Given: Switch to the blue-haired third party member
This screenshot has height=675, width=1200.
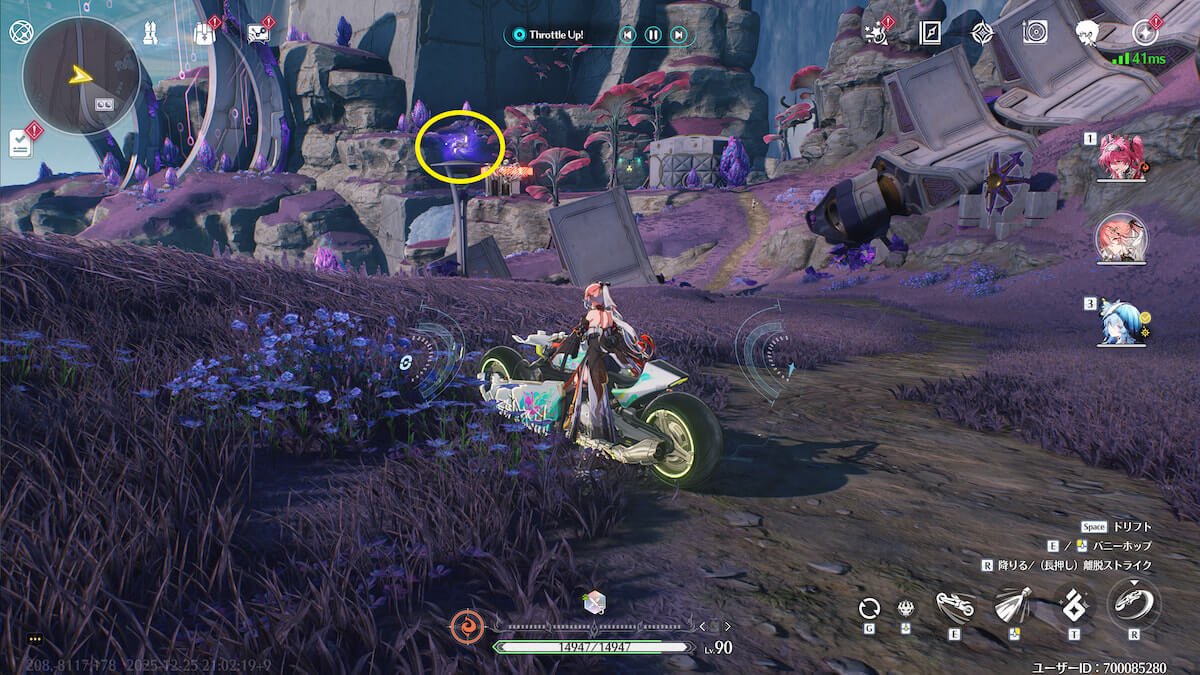Looking at the screenshot, I should pos(1121,322).
